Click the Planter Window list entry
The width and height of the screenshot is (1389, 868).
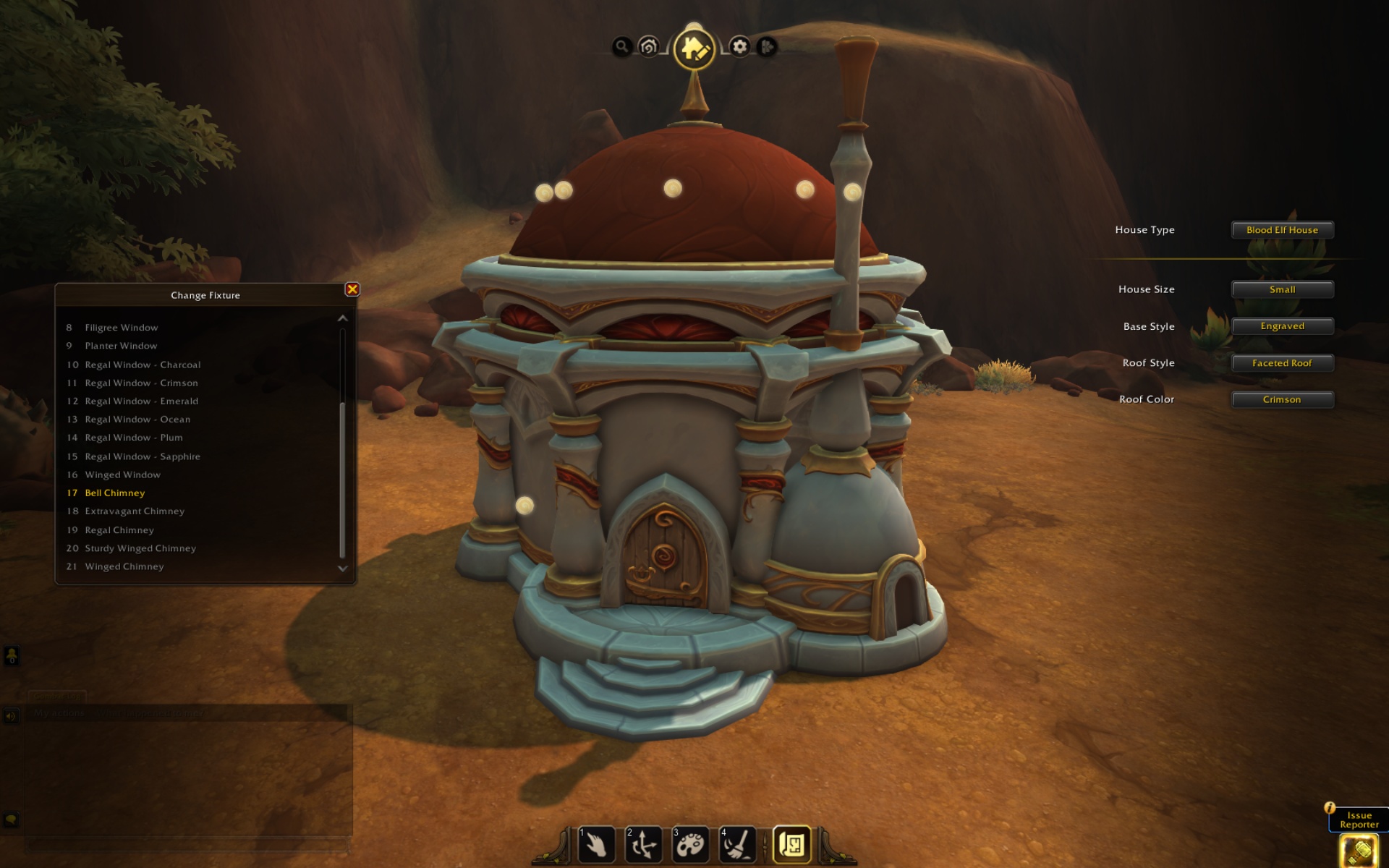tap(121, 346)
